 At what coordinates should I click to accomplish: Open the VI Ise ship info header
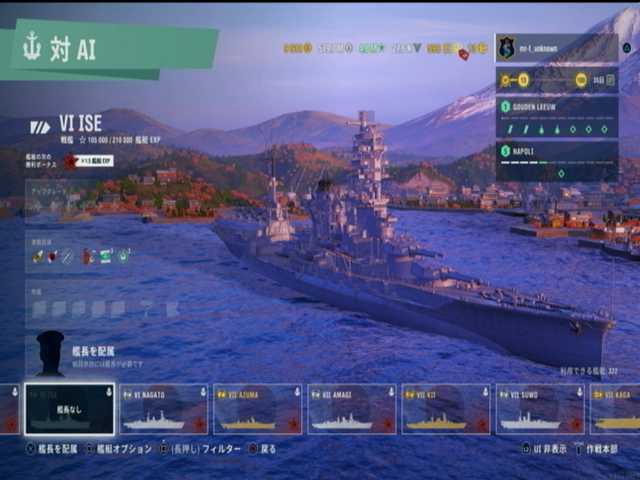[x=100, y=126]
